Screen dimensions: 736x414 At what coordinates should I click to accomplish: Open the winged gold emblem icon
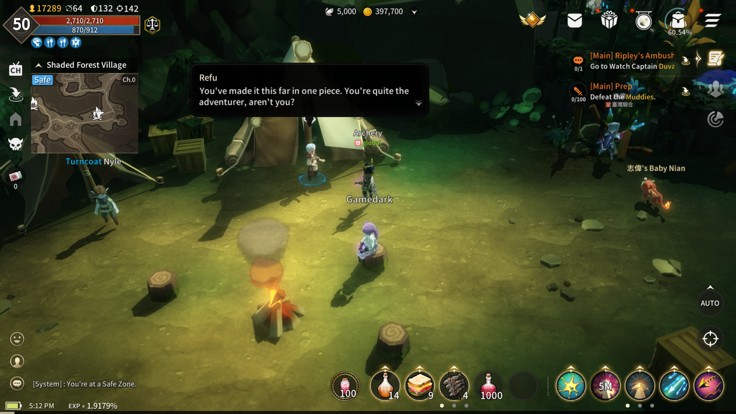533,20
